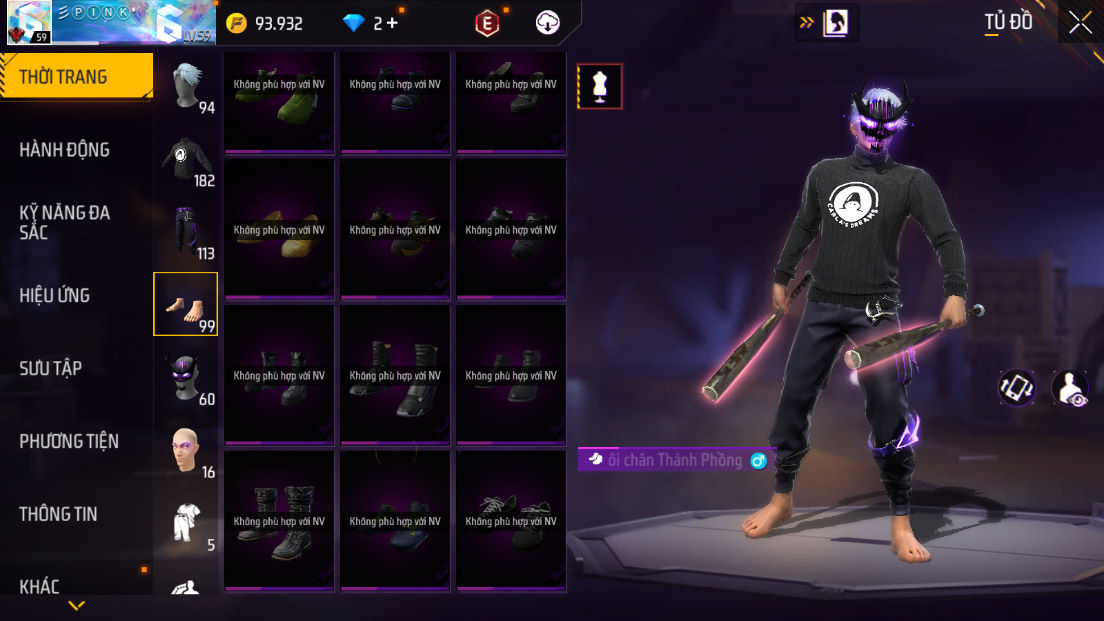Switch to the pants category showing 113
The image size is (1104, 621).
(x=186, y=232)
